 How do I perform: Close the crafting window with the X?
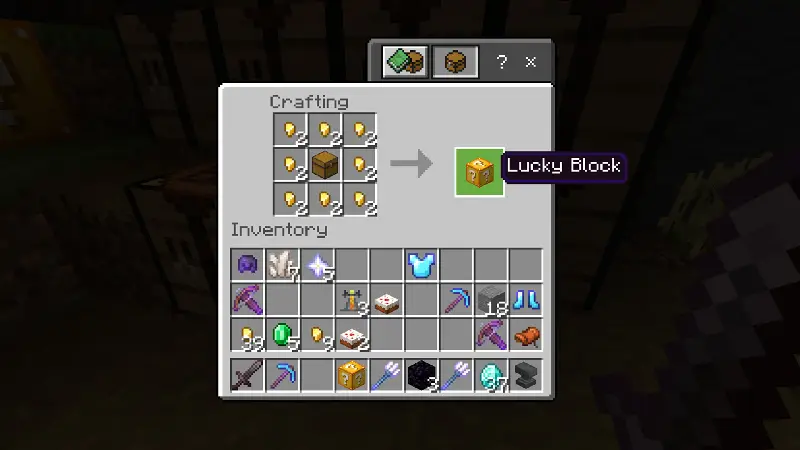click(x=531, y=62)
